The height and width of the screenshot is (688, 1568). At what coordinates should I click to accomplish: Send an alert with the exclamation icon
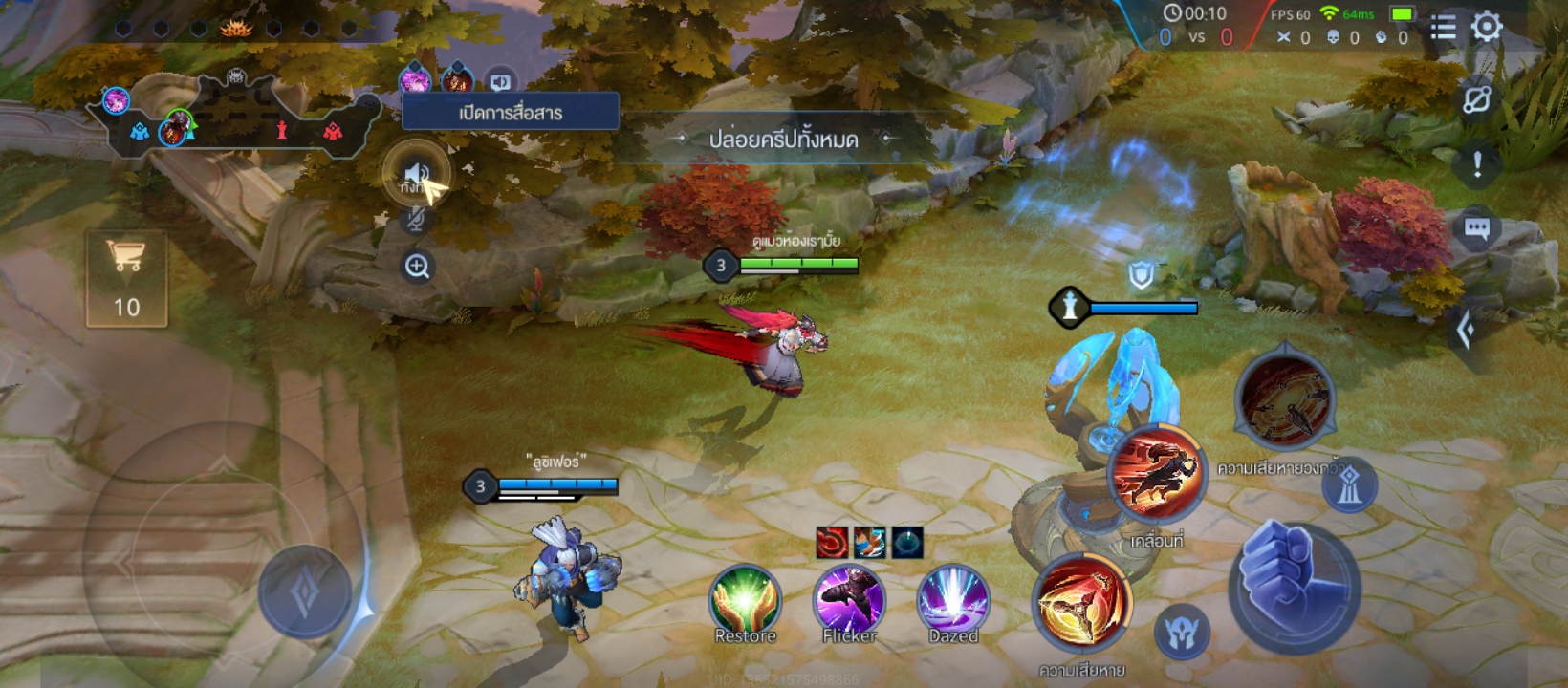(1477, 164)
